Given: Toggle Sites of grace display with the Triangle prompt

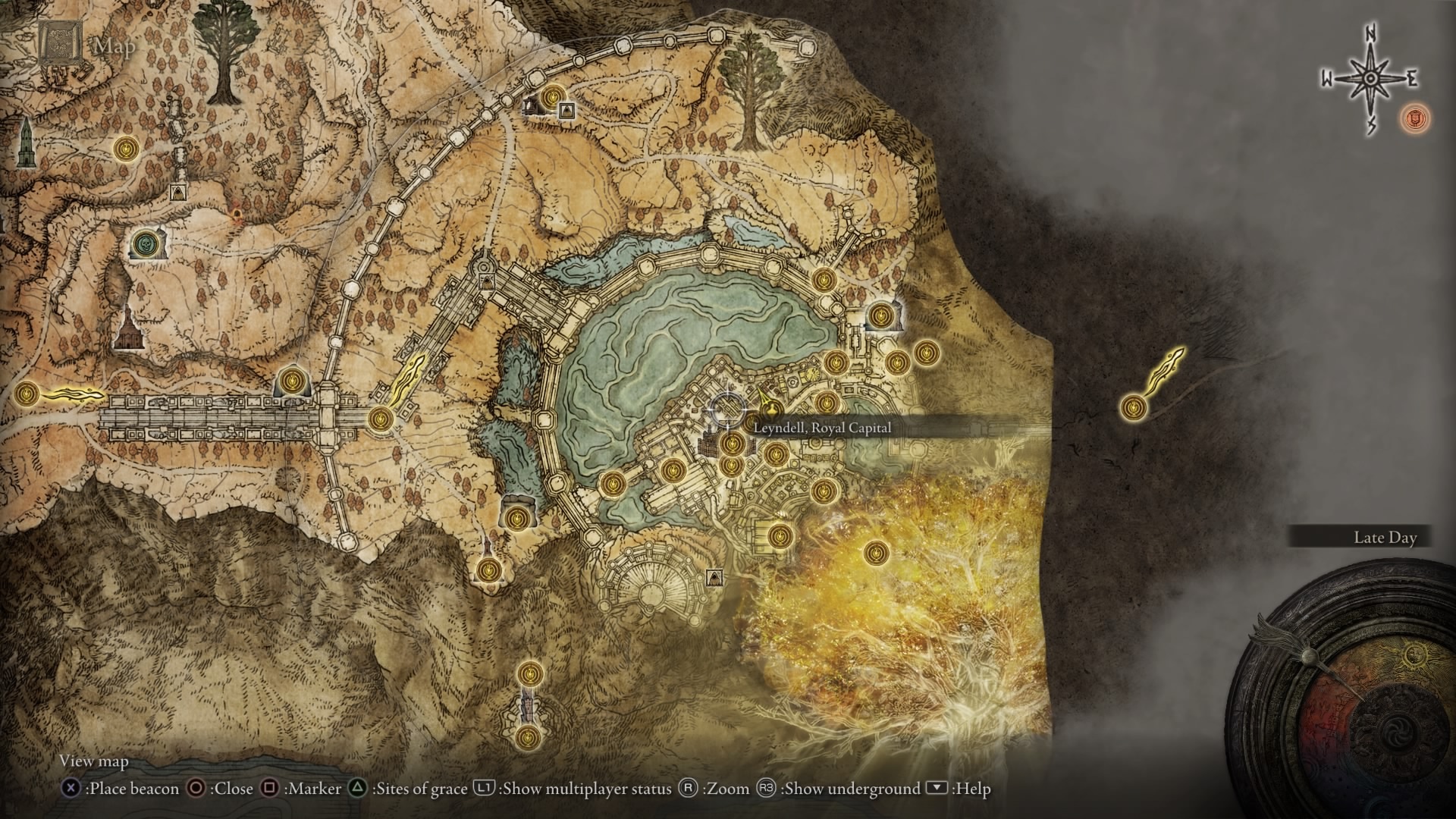Looking at the screenshot, I should 356,789.
